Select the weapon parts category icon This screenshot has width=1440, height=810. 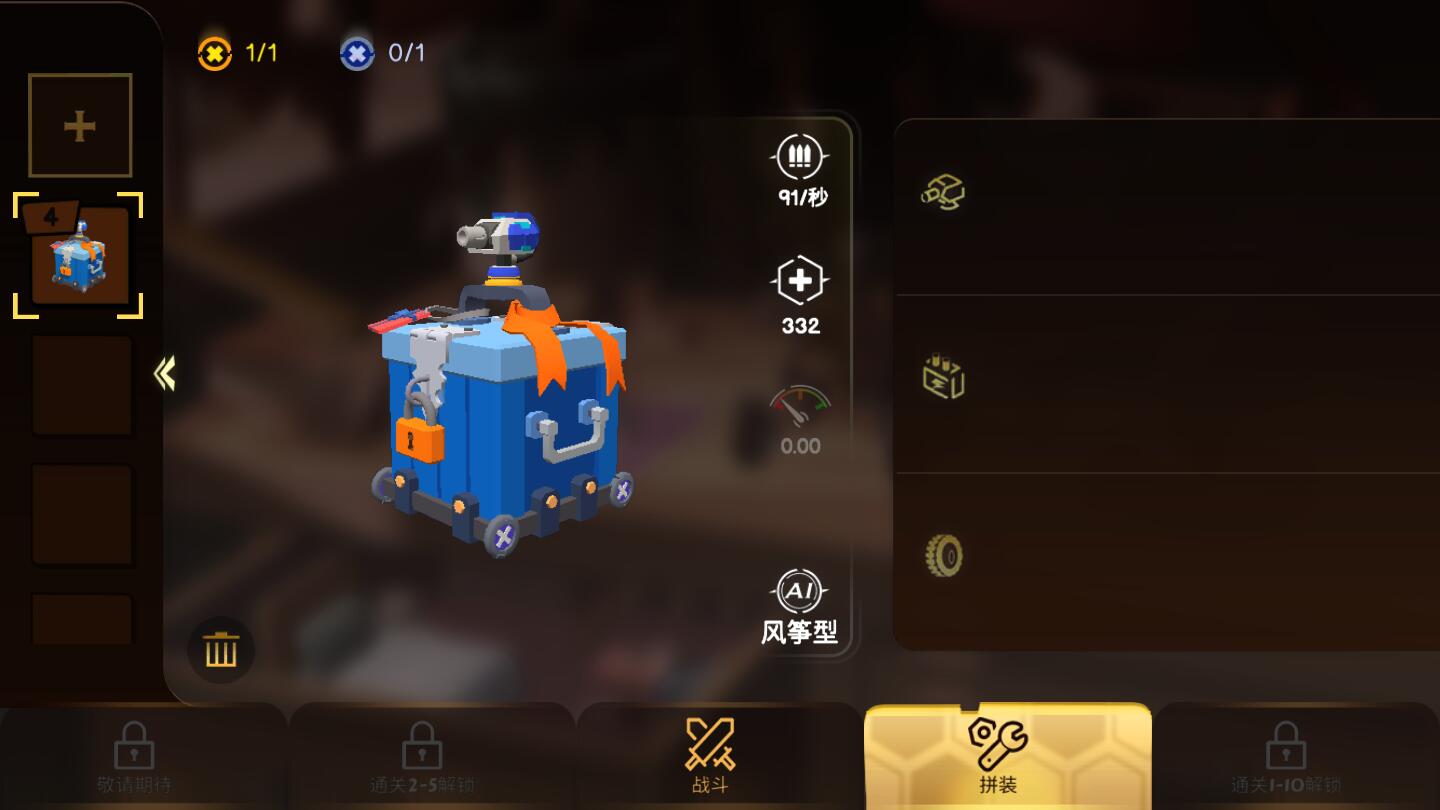pyautogui.click(x=944, y=192)
